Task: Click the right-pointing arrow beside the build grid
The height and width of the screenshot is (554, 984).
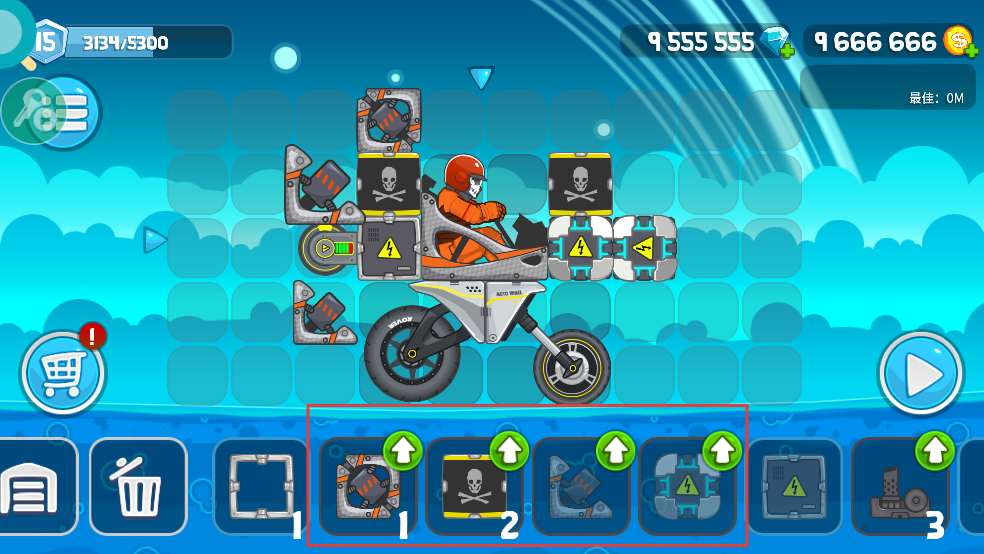Action: coord(154,240)
